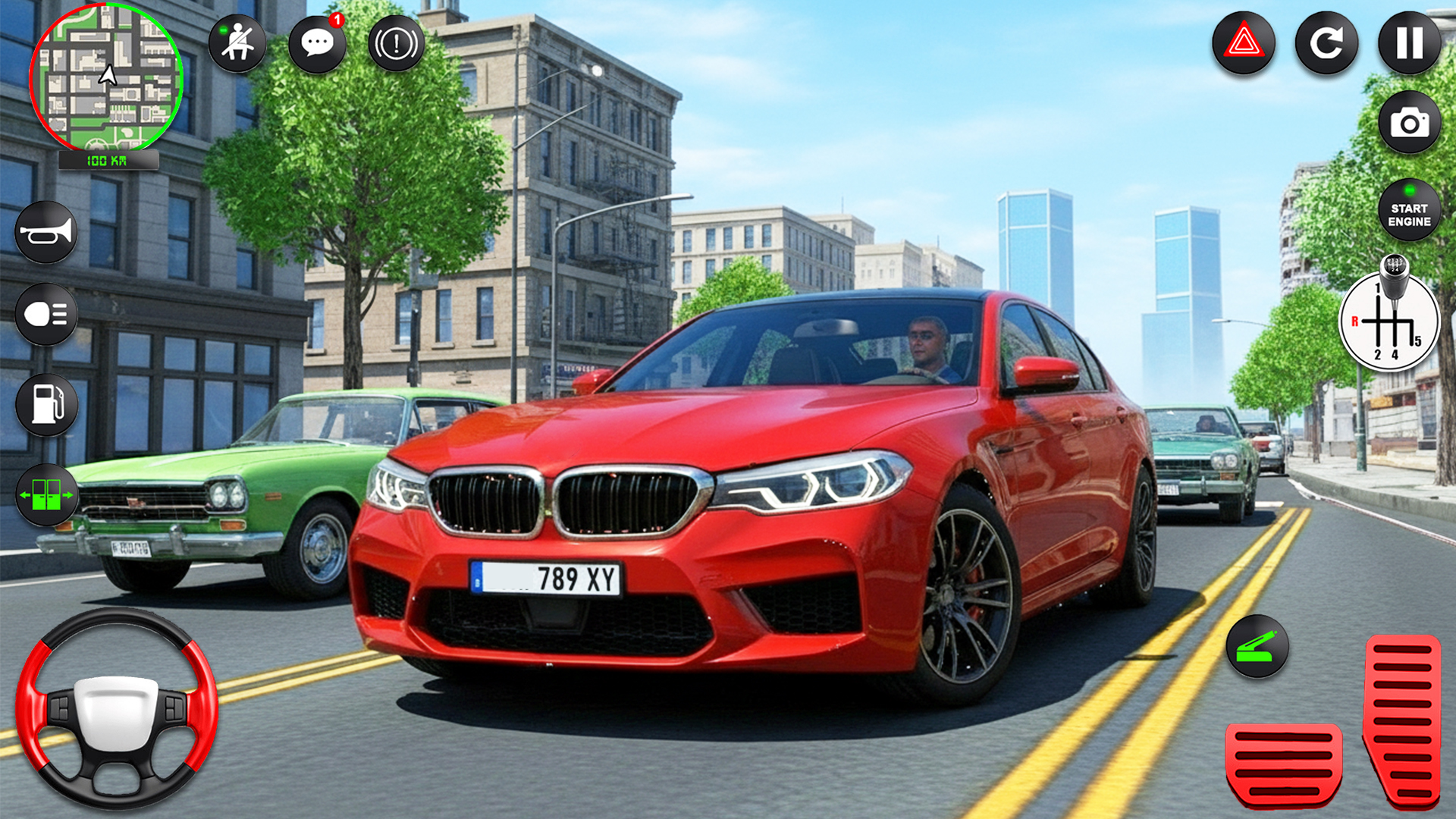Open the chat messages with notification badge
The image size is (1456, 819).
click(x=318, y=42)
